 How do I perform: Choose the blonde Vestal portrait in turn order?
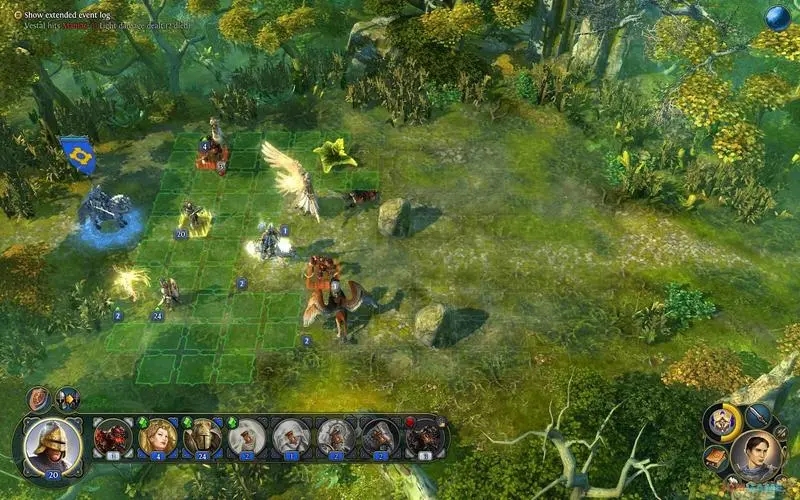tap(156, 436)
